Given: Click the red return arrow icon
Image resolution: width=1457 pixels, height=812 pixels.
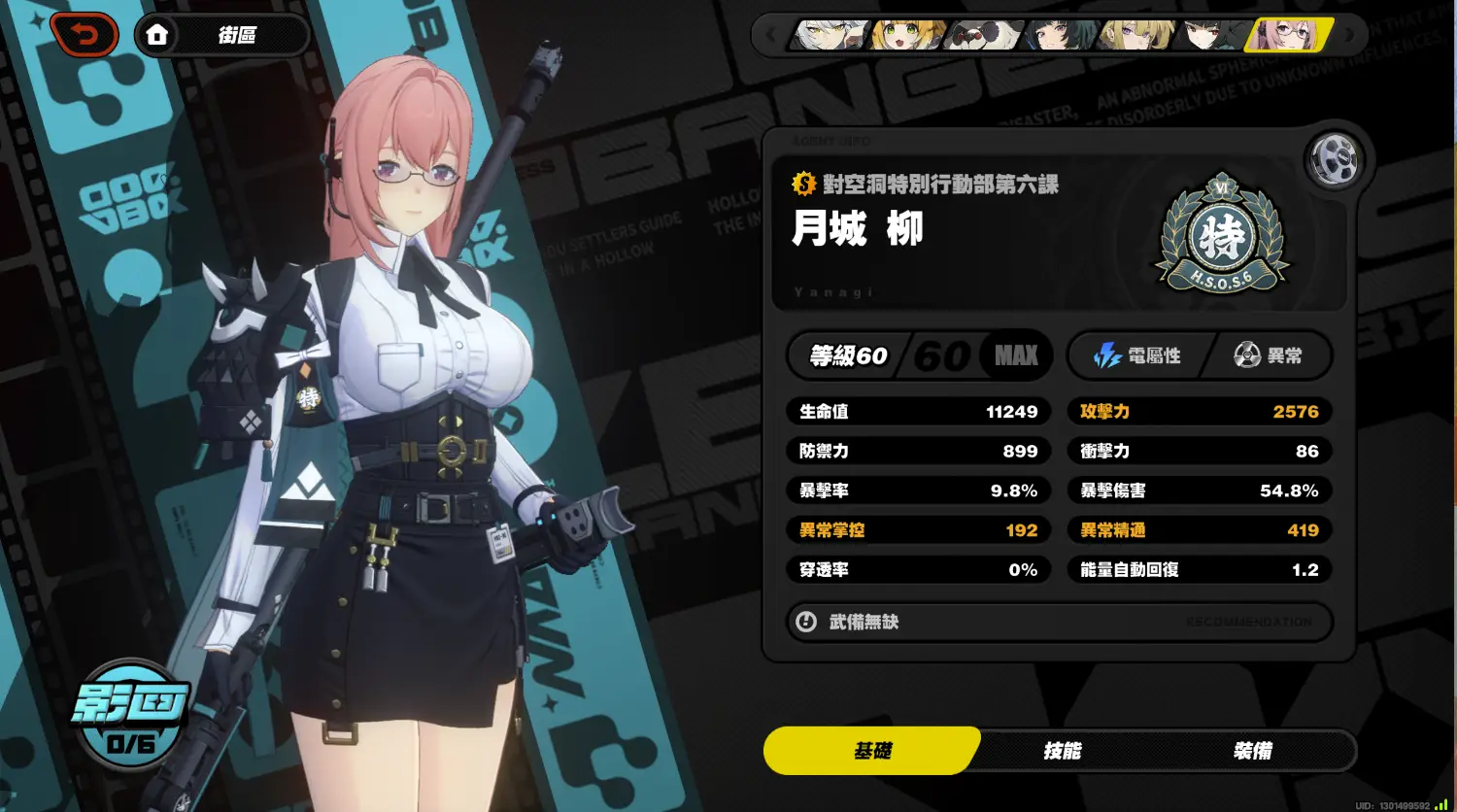Looking at the screenshot, I should click(x=85, y=34).
